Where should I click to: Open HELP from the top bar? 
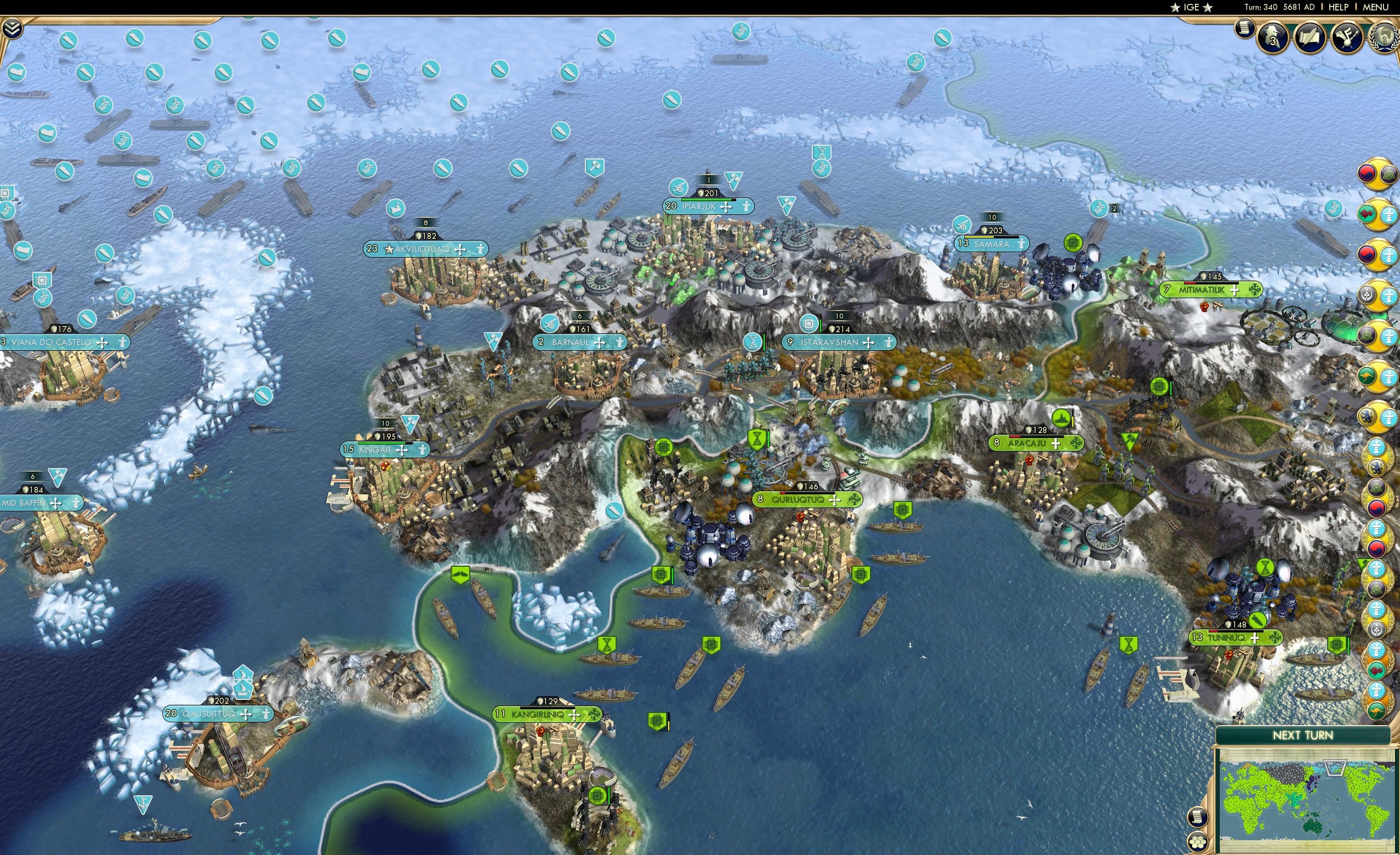pos(1339,7)
